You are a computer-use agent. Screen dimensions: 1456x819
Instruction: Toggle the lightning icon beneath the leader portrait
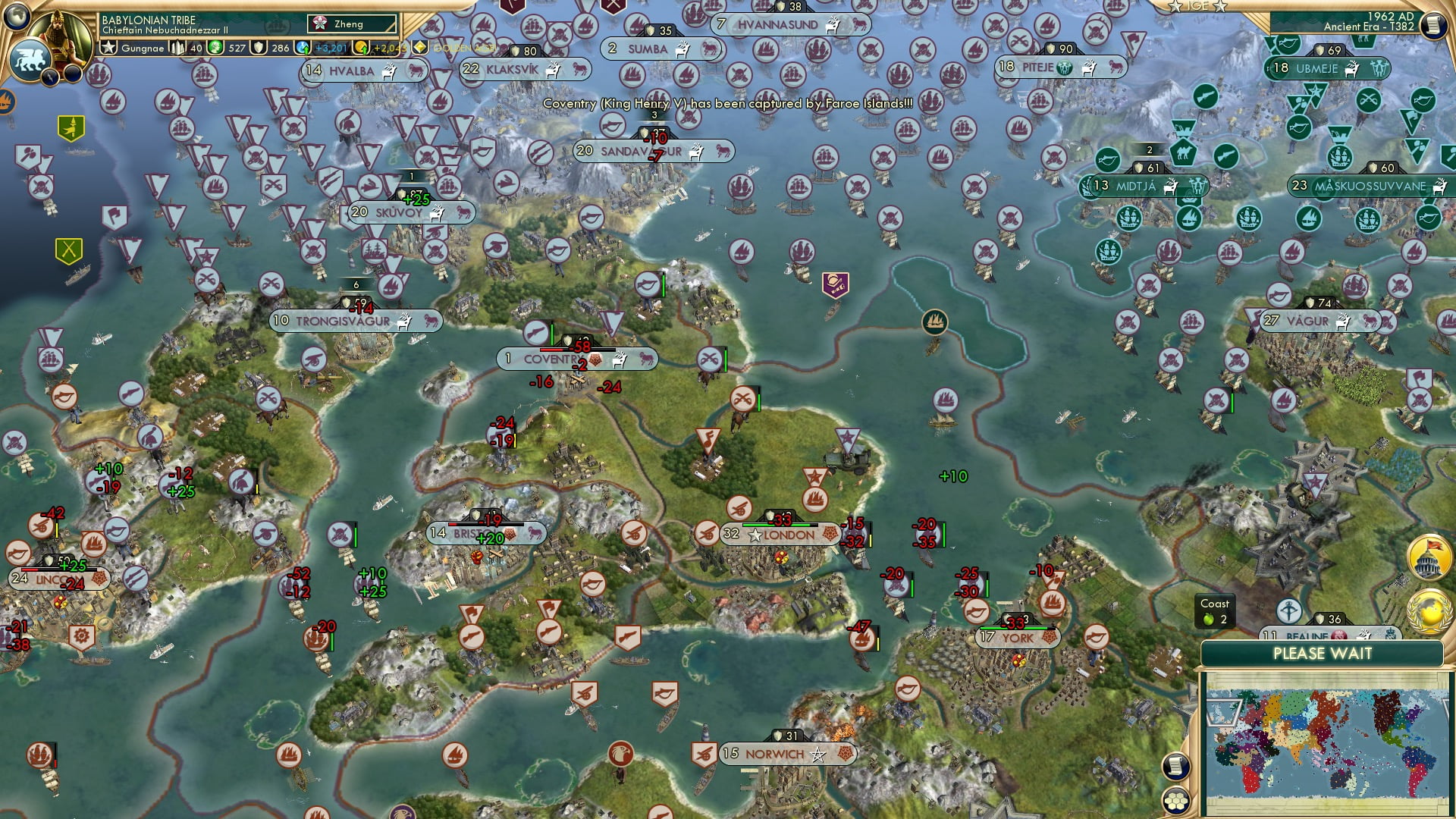(x=49, y=76)
